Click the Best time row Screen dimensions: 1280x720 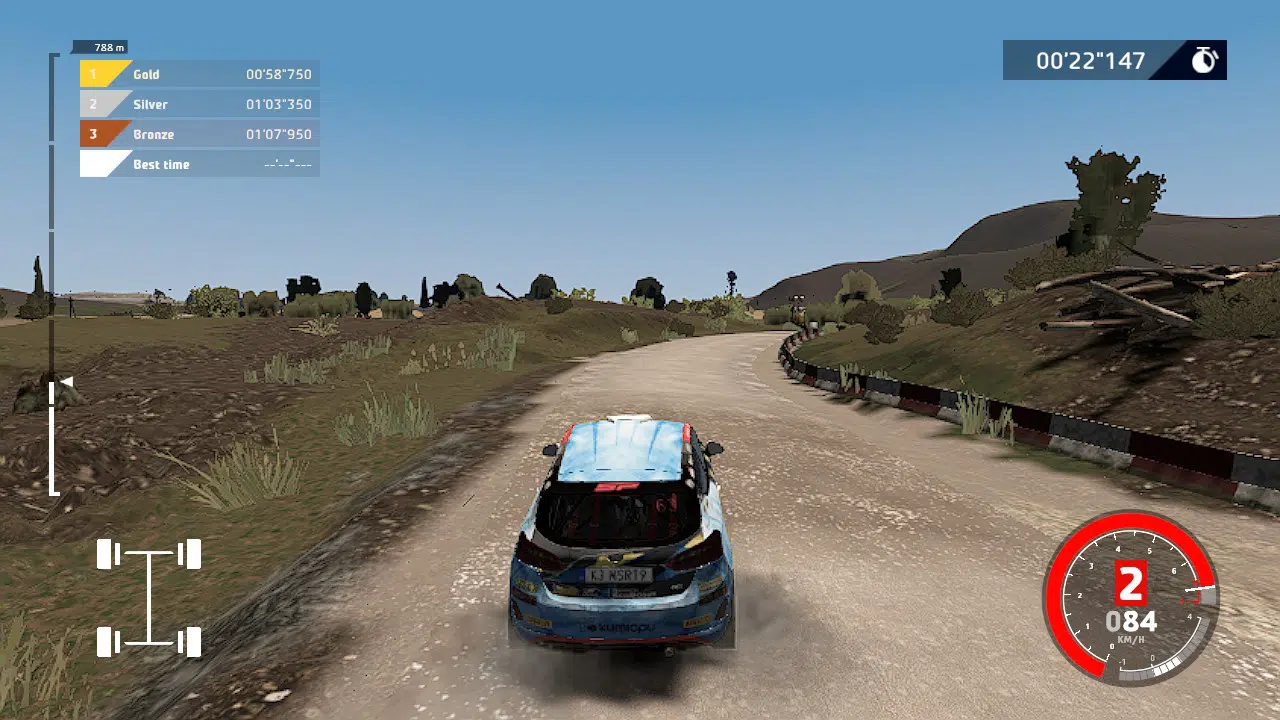point(200,164)
